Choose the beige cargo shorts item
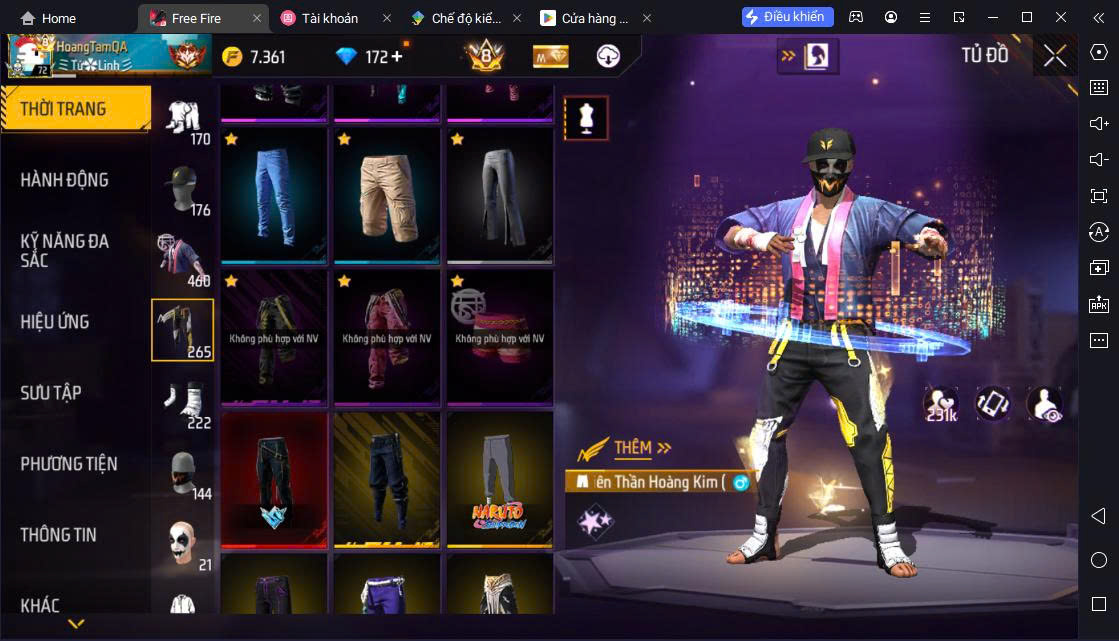 pos(387,196)
